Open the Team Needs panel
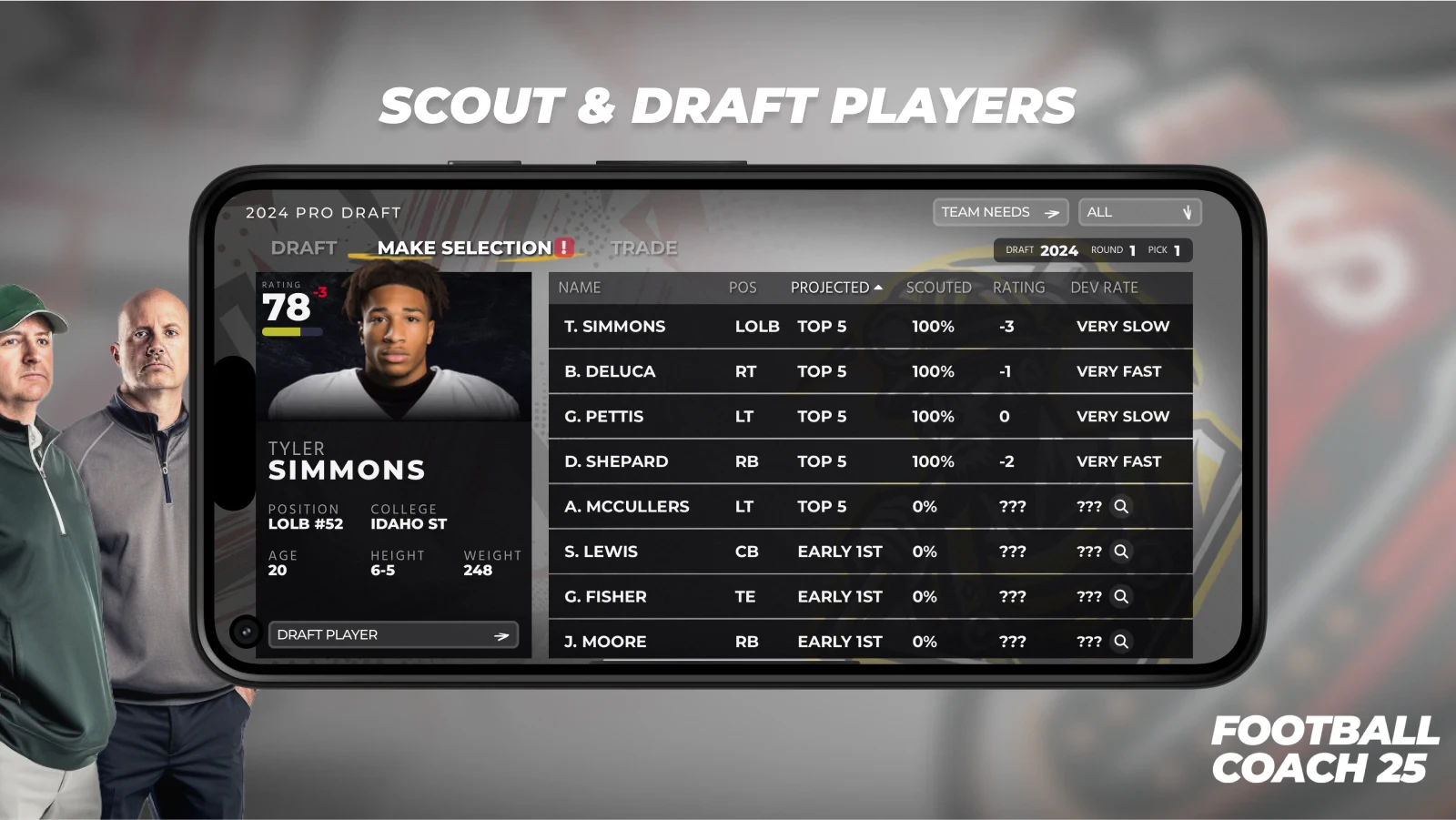This screenshot has width=1456, height=820. tap(999, 212)
